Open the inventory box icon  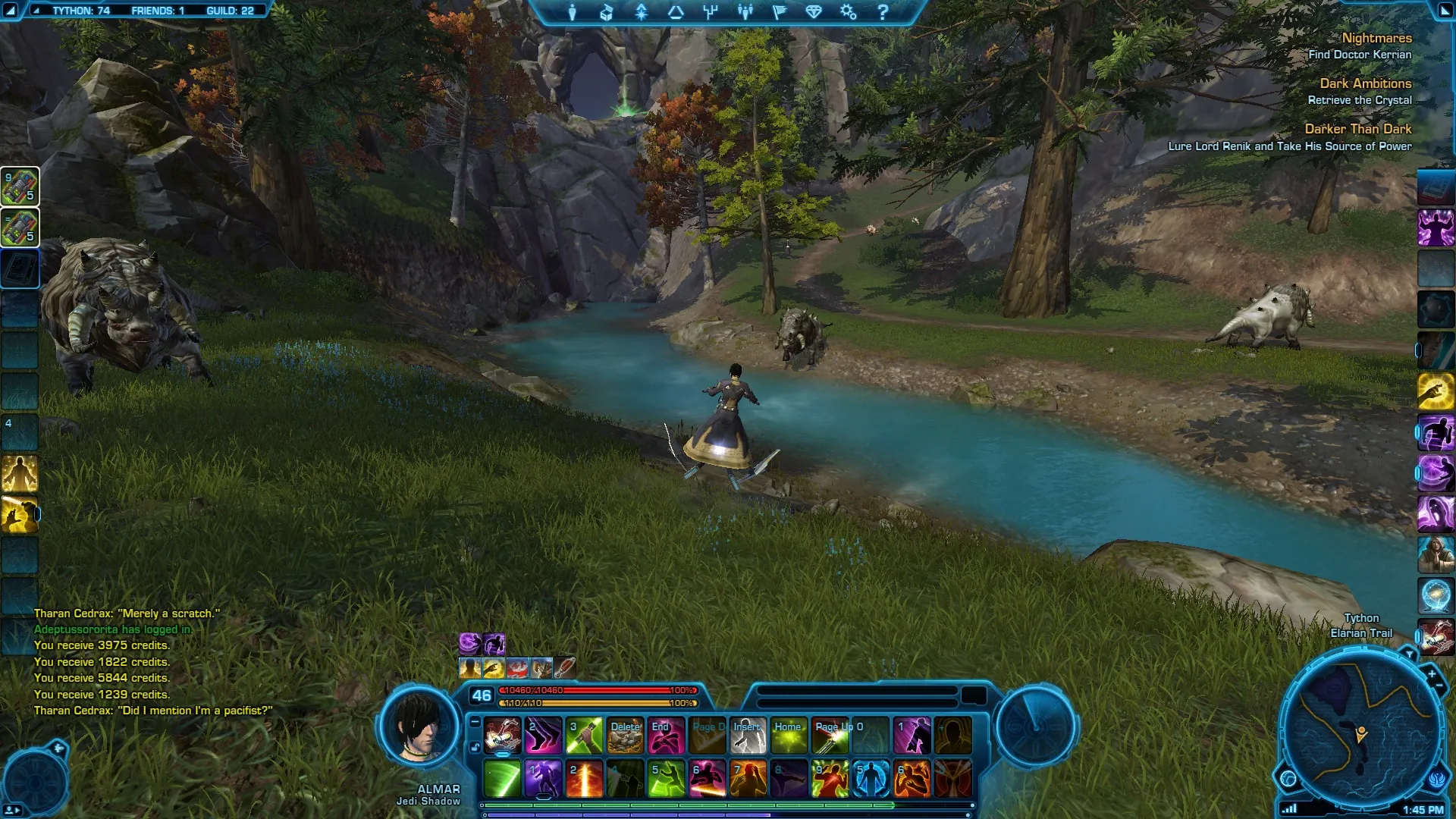607,12
